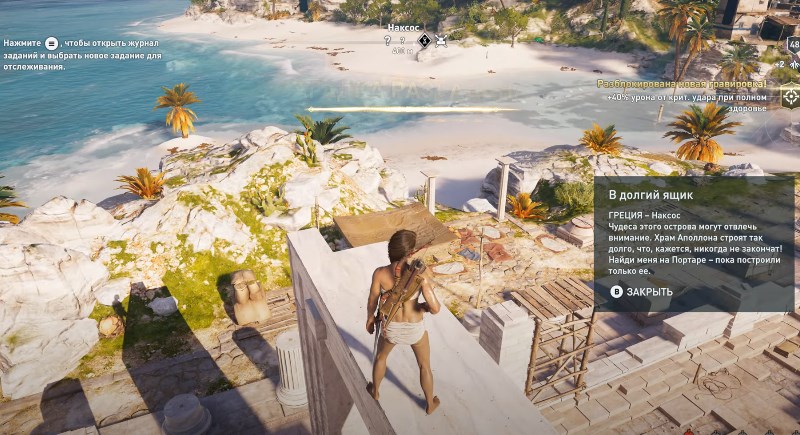Open the unlocked engraving notification icon

pos(790,96)
